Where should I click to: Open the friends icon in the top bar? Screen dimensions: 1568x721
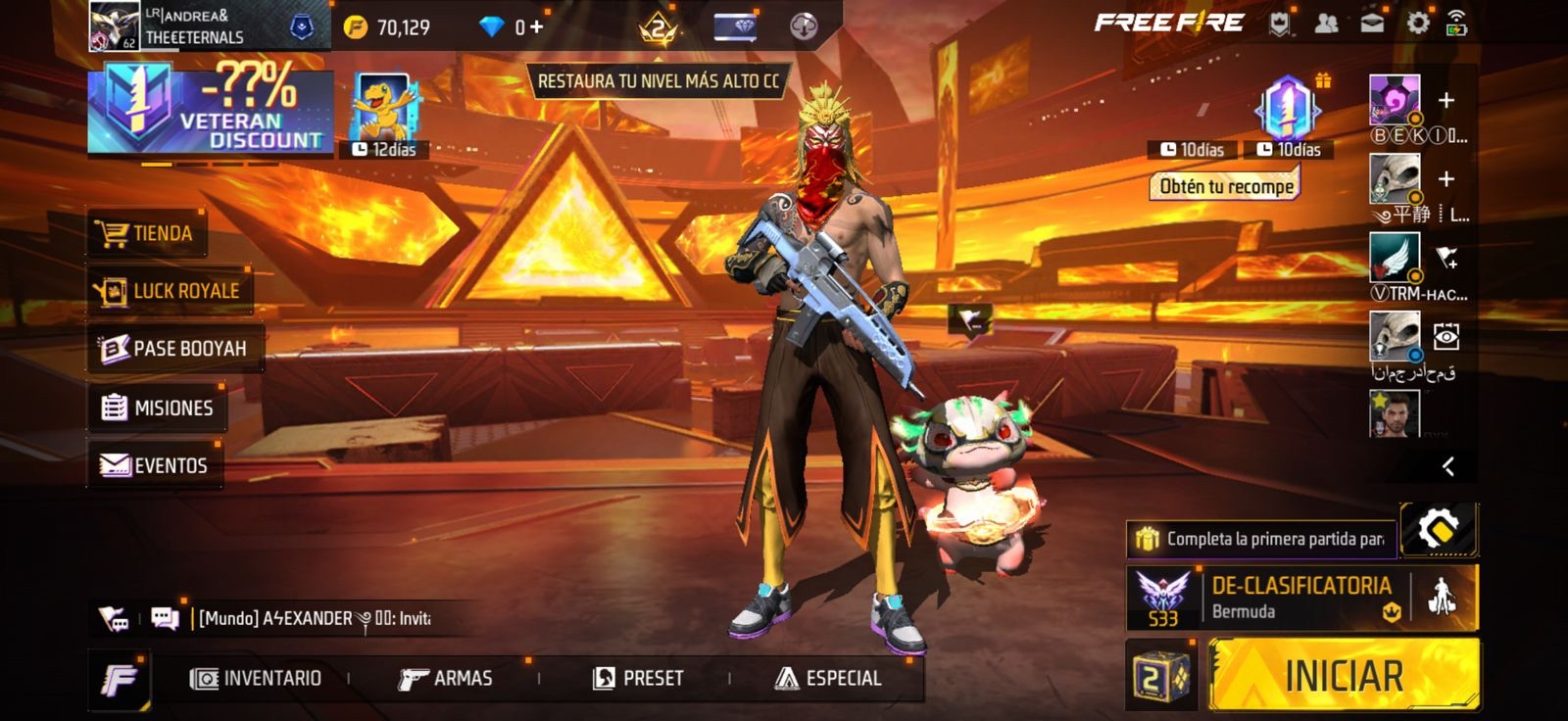click(1326, 24)
